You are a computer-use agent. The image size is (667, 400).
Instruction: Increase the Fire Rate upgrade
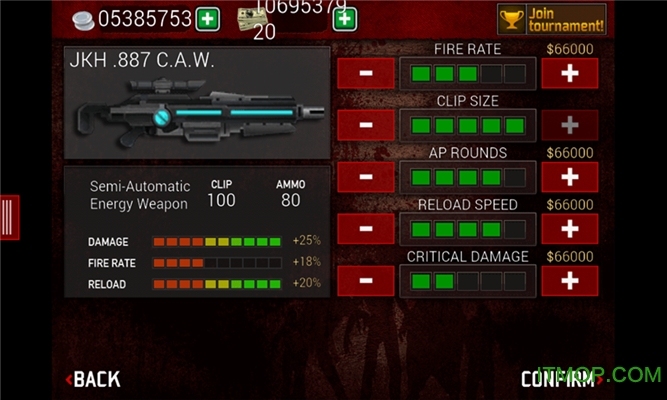570,73
